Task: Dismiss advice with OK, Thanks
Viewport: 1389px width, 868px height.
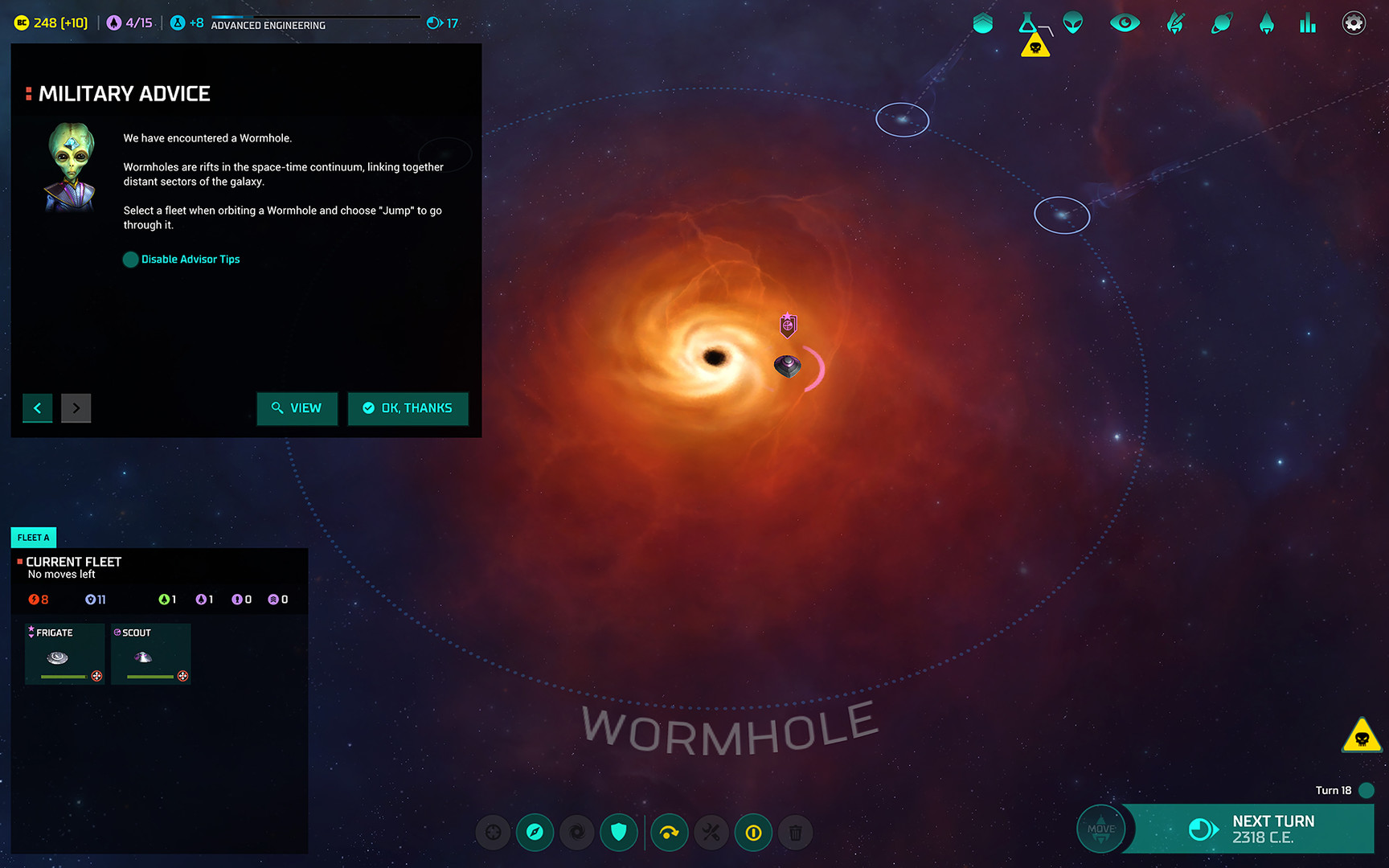Action: (x=408, y=408)
